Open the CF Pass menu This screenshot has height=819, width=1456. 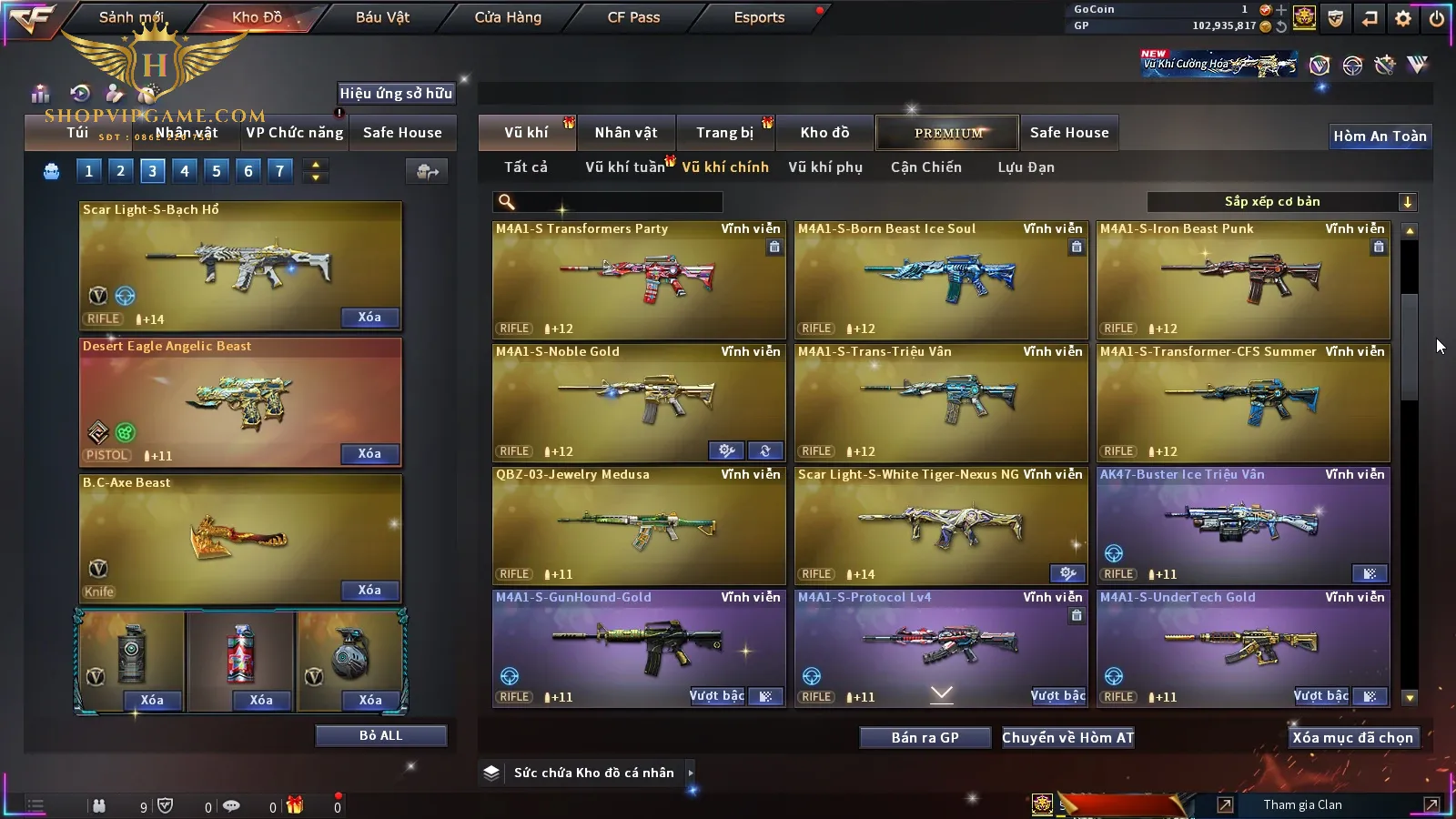(633, 17)
